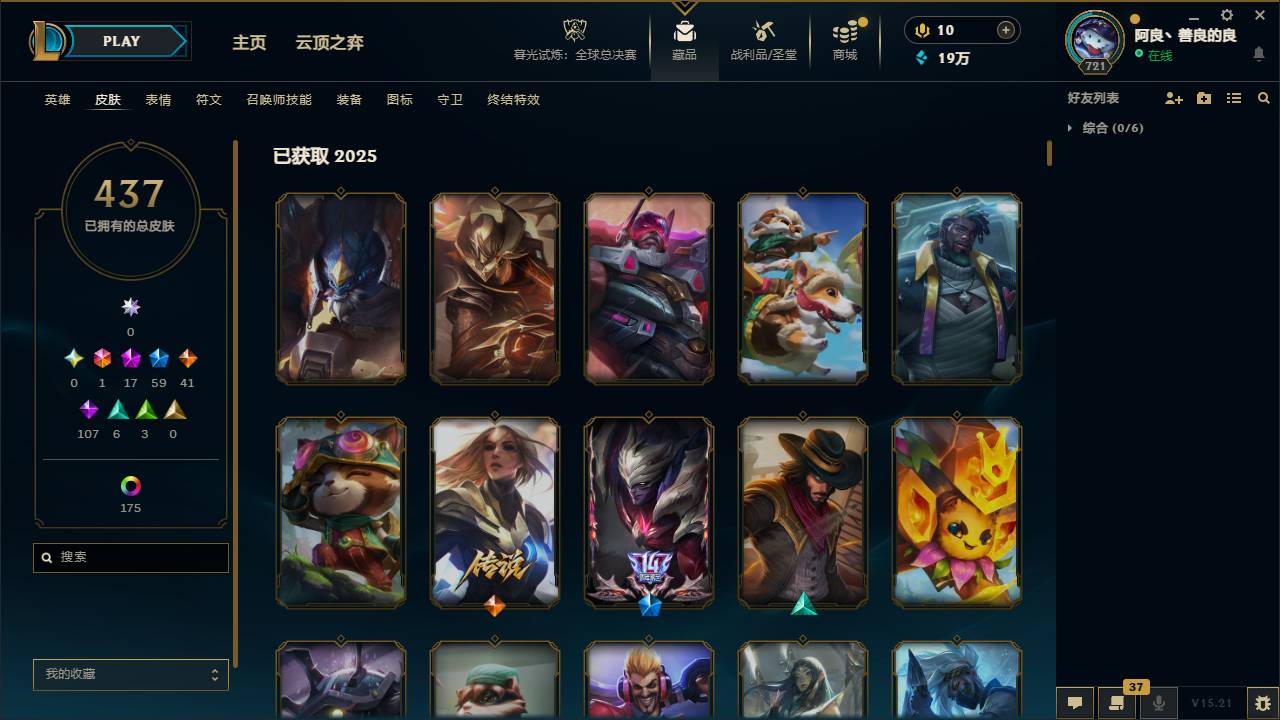Toggle the friends roster list view
This screenshot has height=720, width=1280.
tap(1234, 98)
